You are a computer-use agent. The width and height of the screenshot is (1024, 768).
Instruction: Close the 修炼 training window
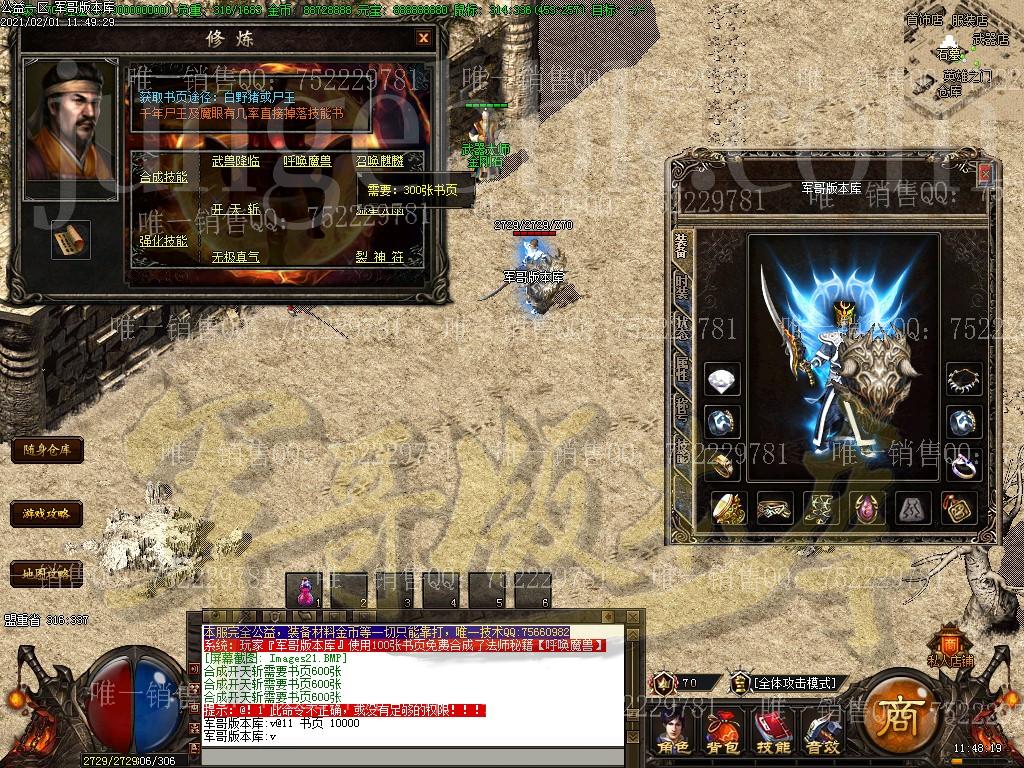[x=424, y=39]
